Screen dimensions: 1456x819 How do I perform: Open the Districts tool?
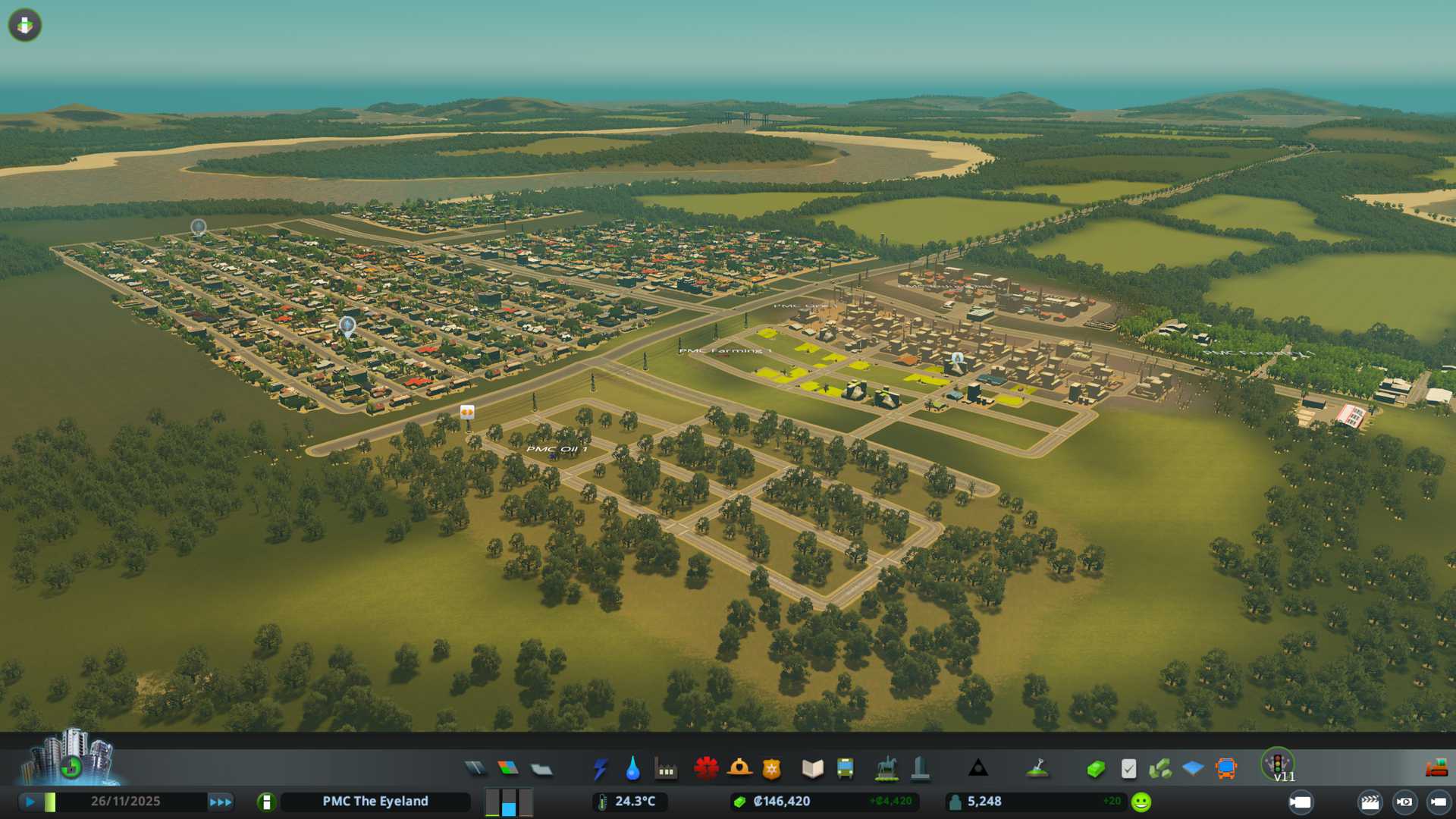click(541, 769)
